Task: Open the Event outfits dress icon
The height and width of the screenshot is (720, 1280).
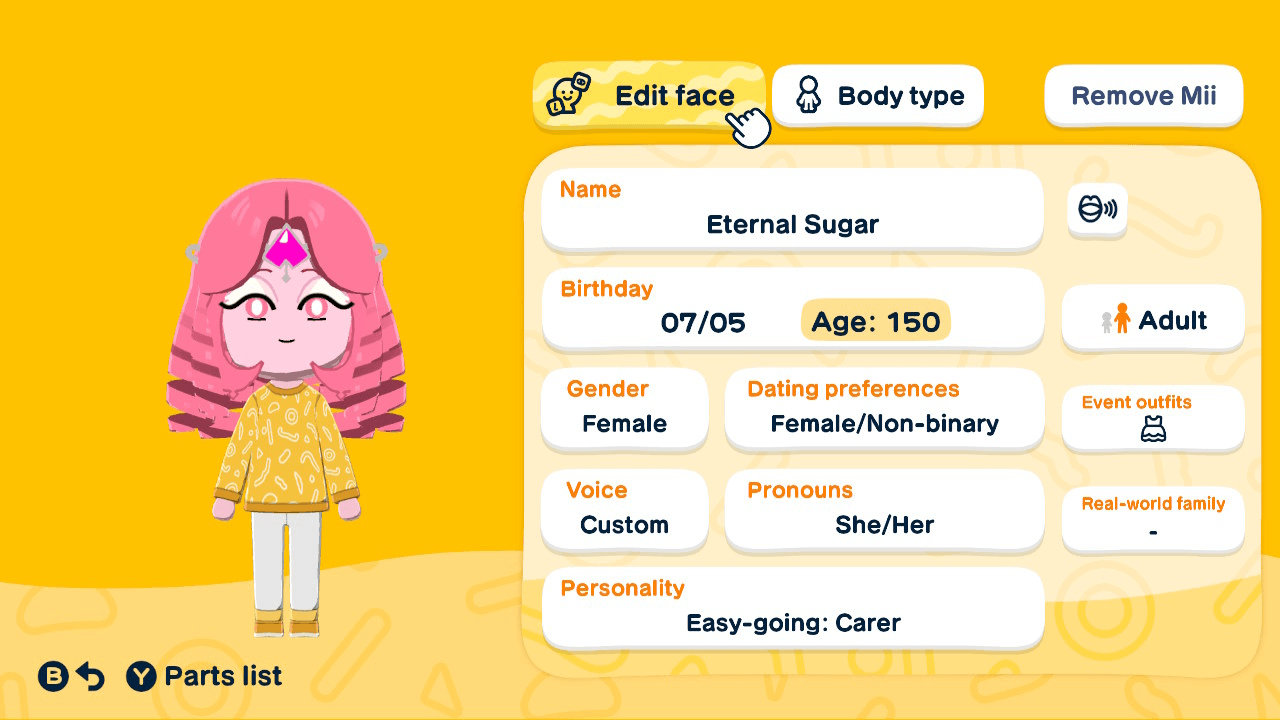Action: pos(1152,430)
